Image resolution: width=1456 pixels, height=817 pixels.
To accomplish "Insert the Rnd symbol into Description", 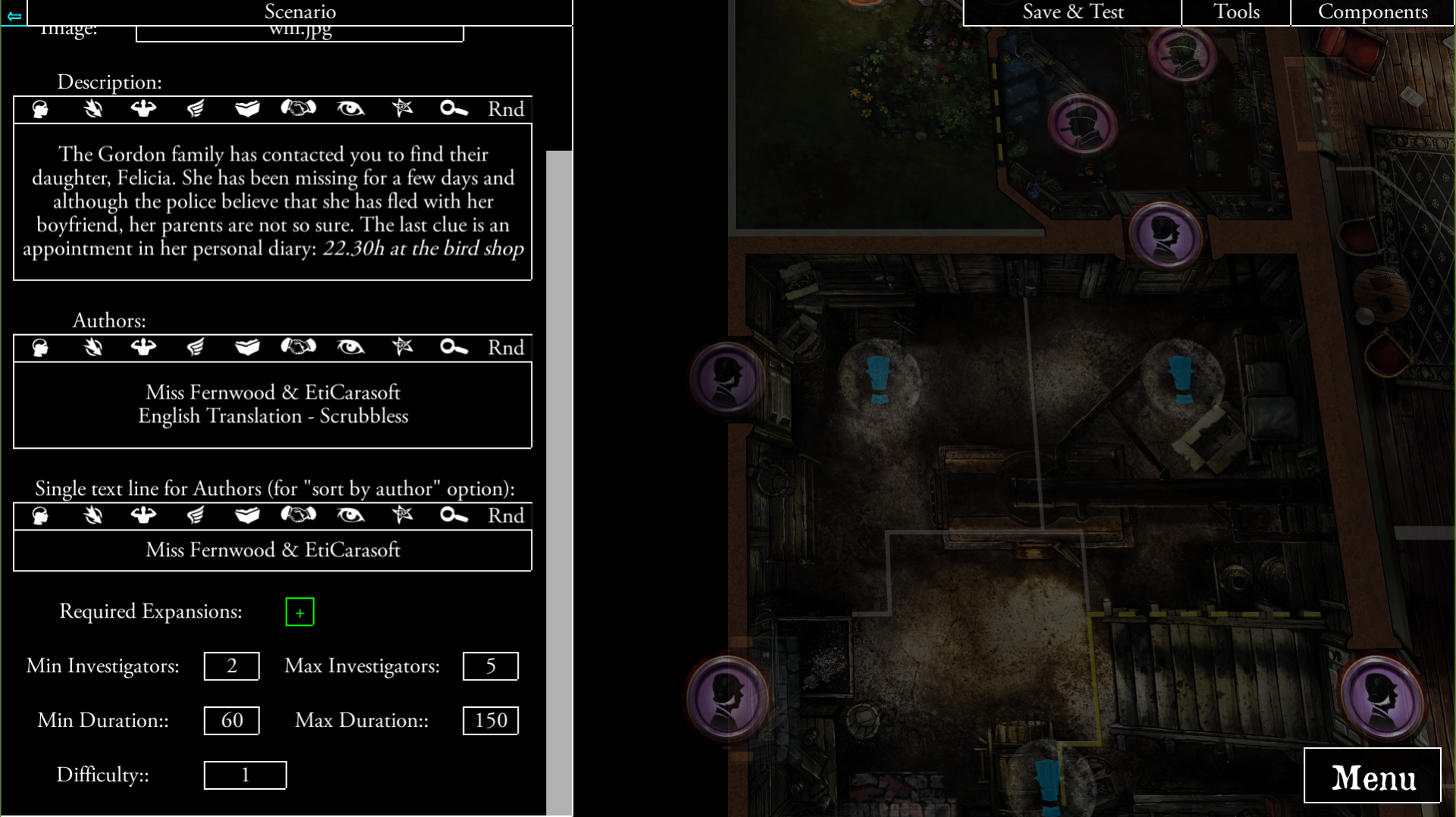I will point(504,109).
